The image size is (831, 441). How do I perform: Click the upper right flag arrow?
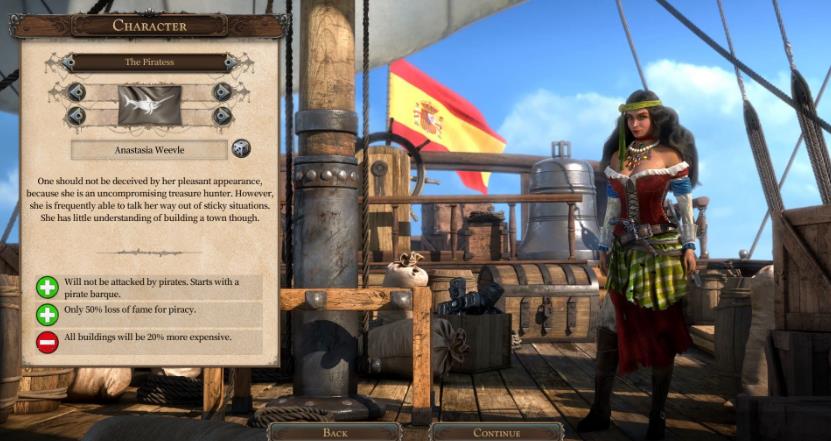tap(222, 92)
